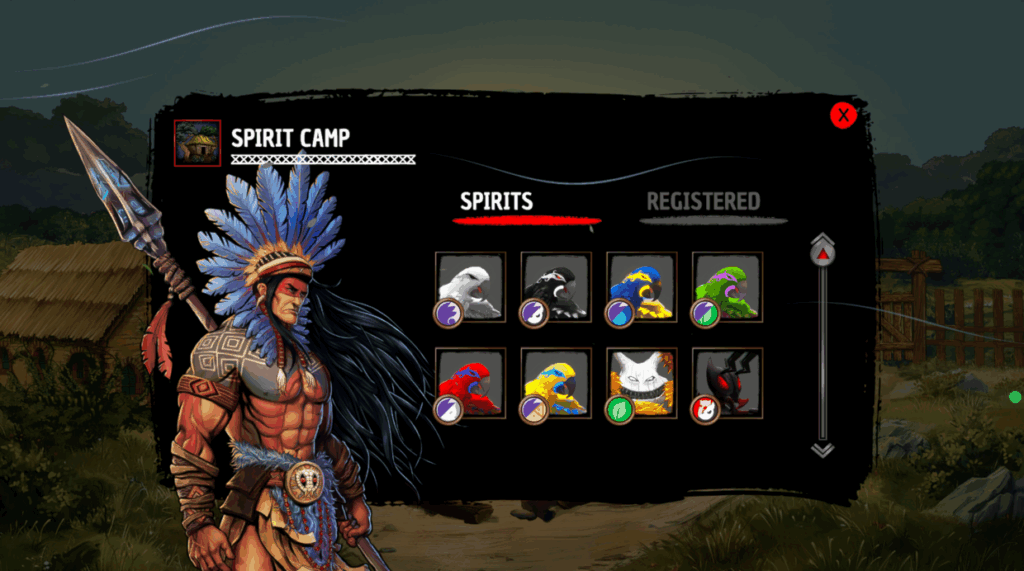Click the scrollbar's bottom down arrow
The height and width of the screenshot is (571, 1024).
coord(822,450)
